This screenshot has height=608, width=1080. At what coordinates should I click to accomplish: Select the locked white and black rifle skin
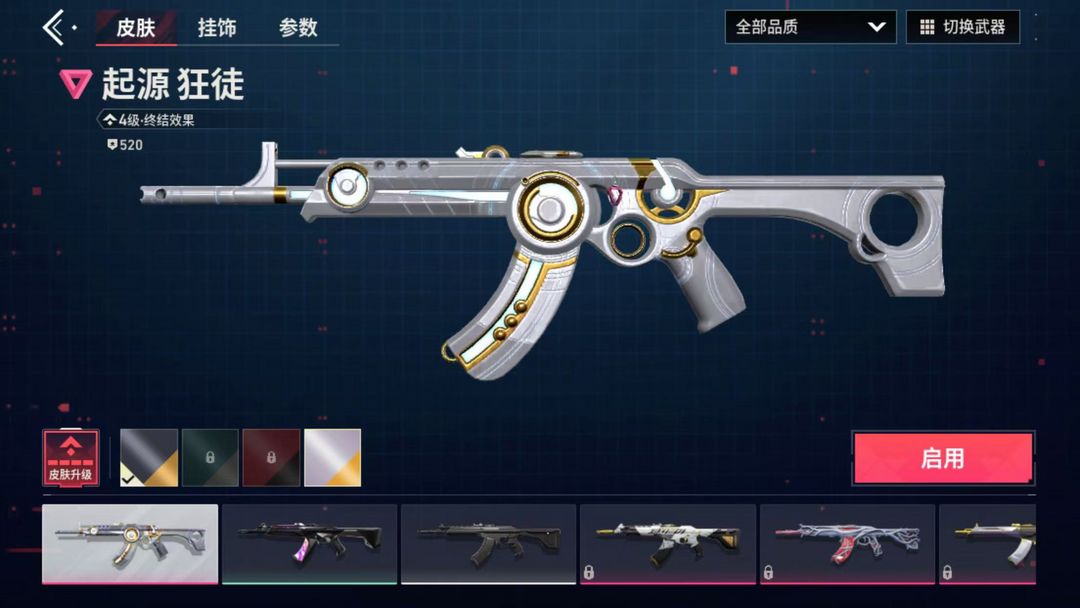[x=667, y=543]
